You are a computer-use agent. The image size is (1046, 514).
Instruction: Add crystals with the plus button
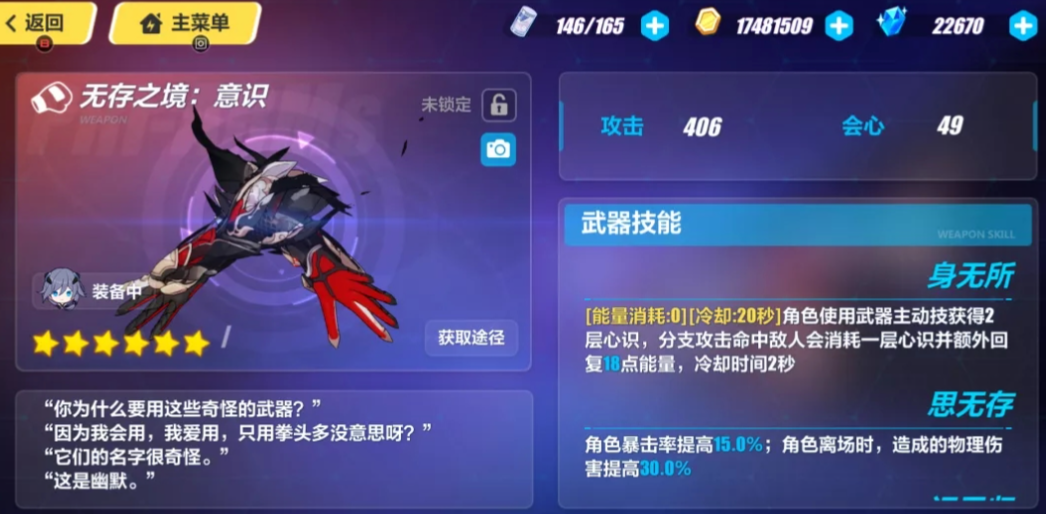click(1022, 26)
